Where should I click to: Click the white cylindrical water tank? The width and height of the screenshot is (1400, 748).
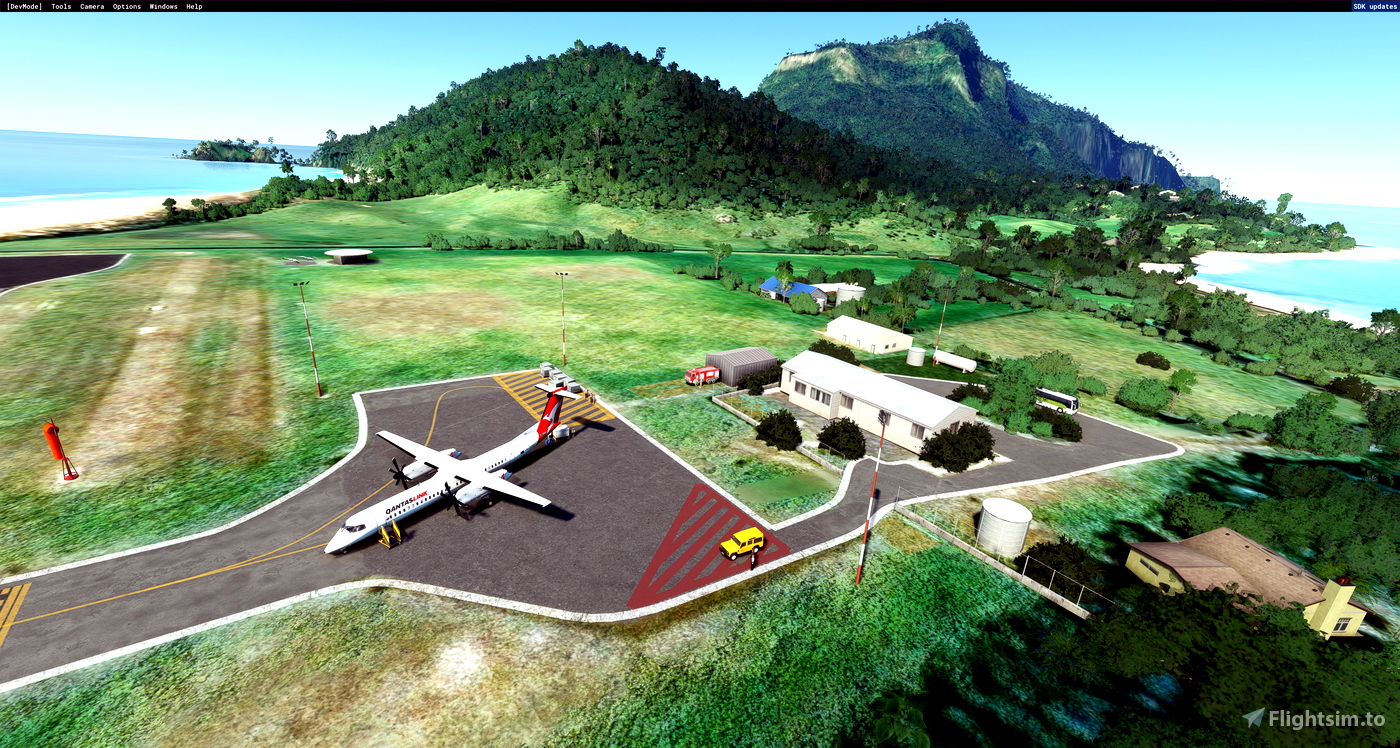(1007, 522)
